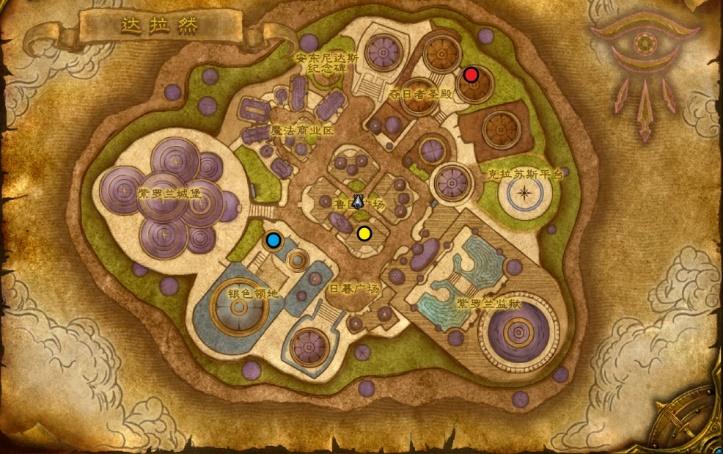
Task: Click the red marker on the map
Action: (x=471, y=74)
